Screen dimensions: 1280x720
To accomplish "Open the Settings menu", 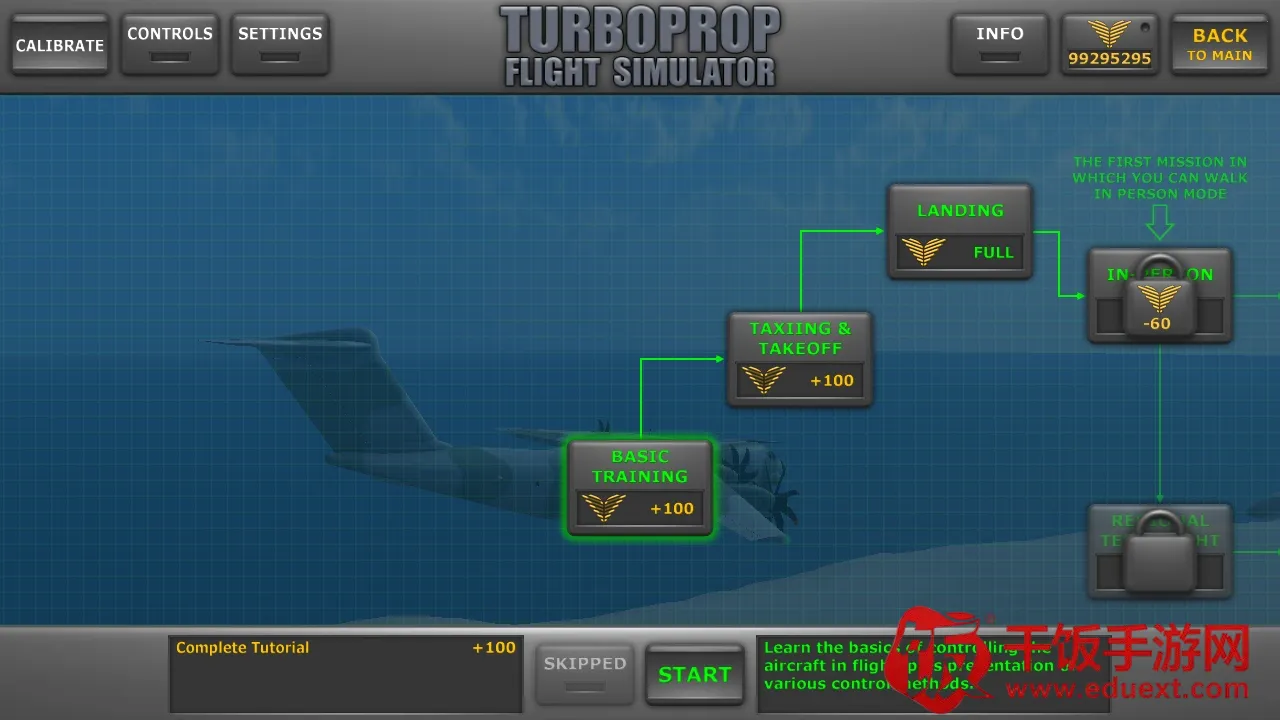I will tap(280, 45).
